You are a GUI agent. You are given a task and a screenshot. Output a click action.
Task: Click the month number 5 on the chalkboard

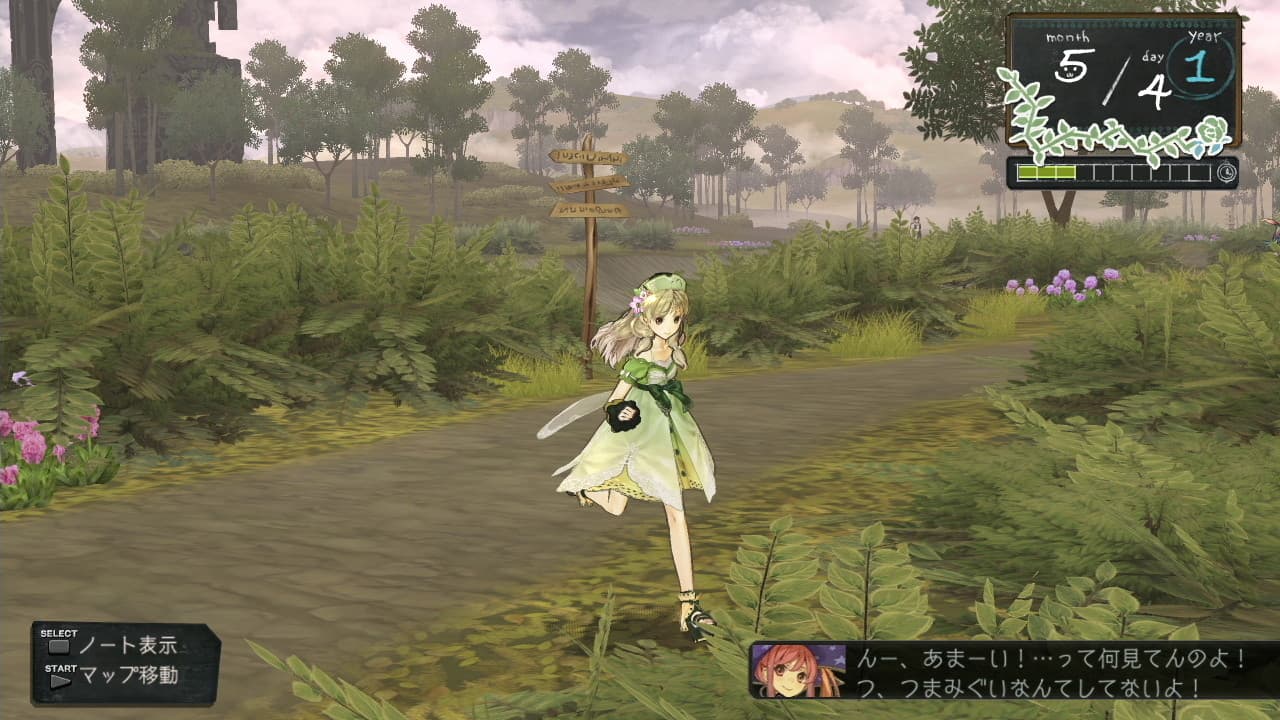pyautogui.click(x=1071, y=62)
